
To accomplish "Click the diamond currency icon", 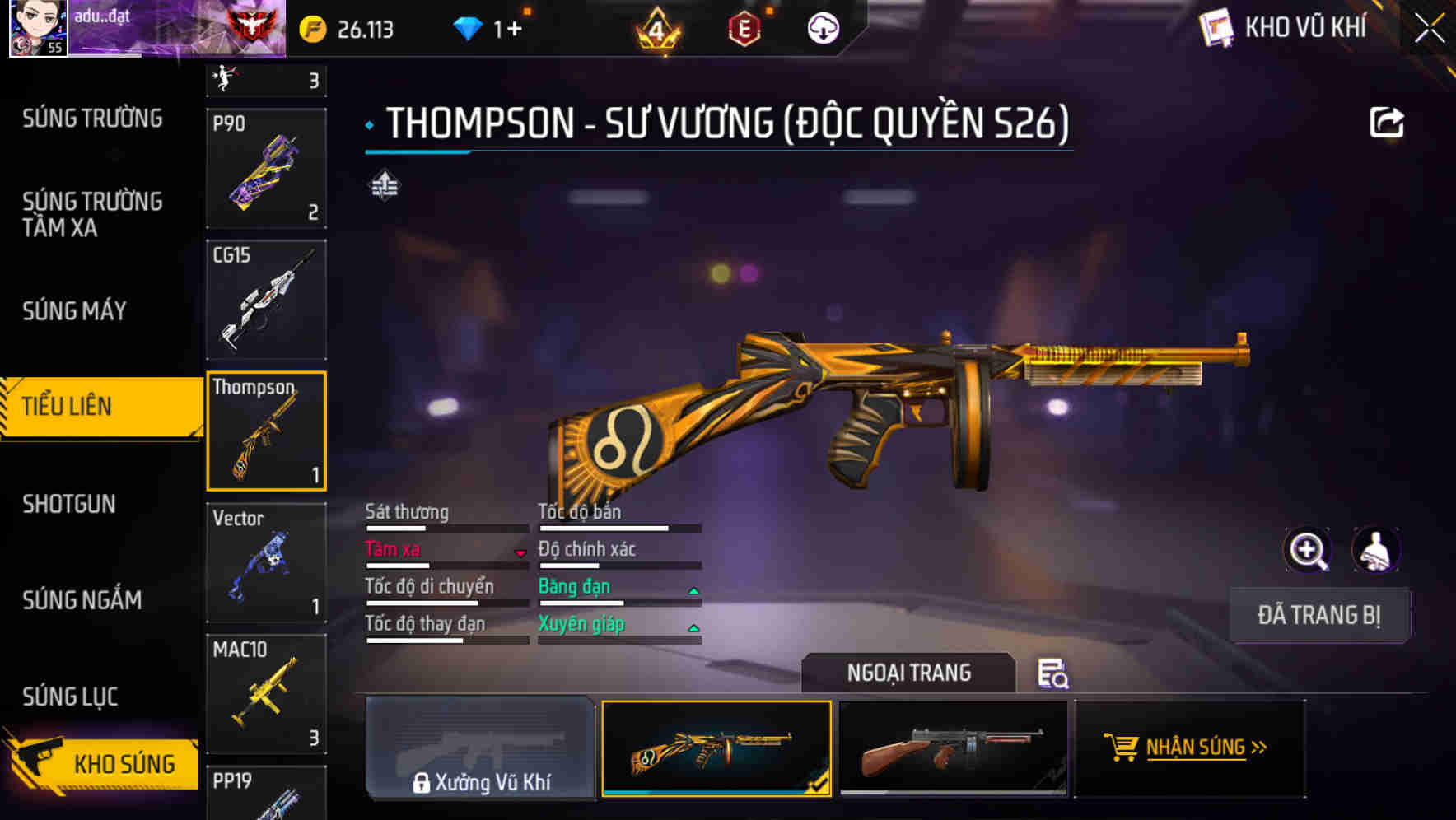I will point(469,27).
